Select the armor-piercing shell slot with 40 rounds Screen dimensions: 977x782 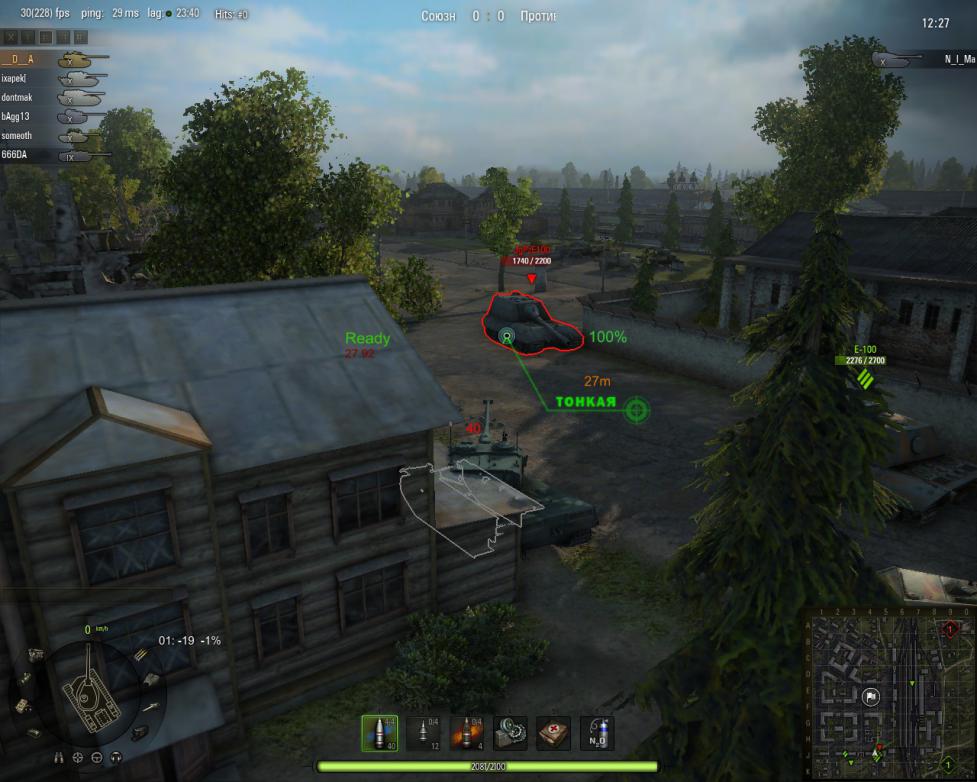378,733
